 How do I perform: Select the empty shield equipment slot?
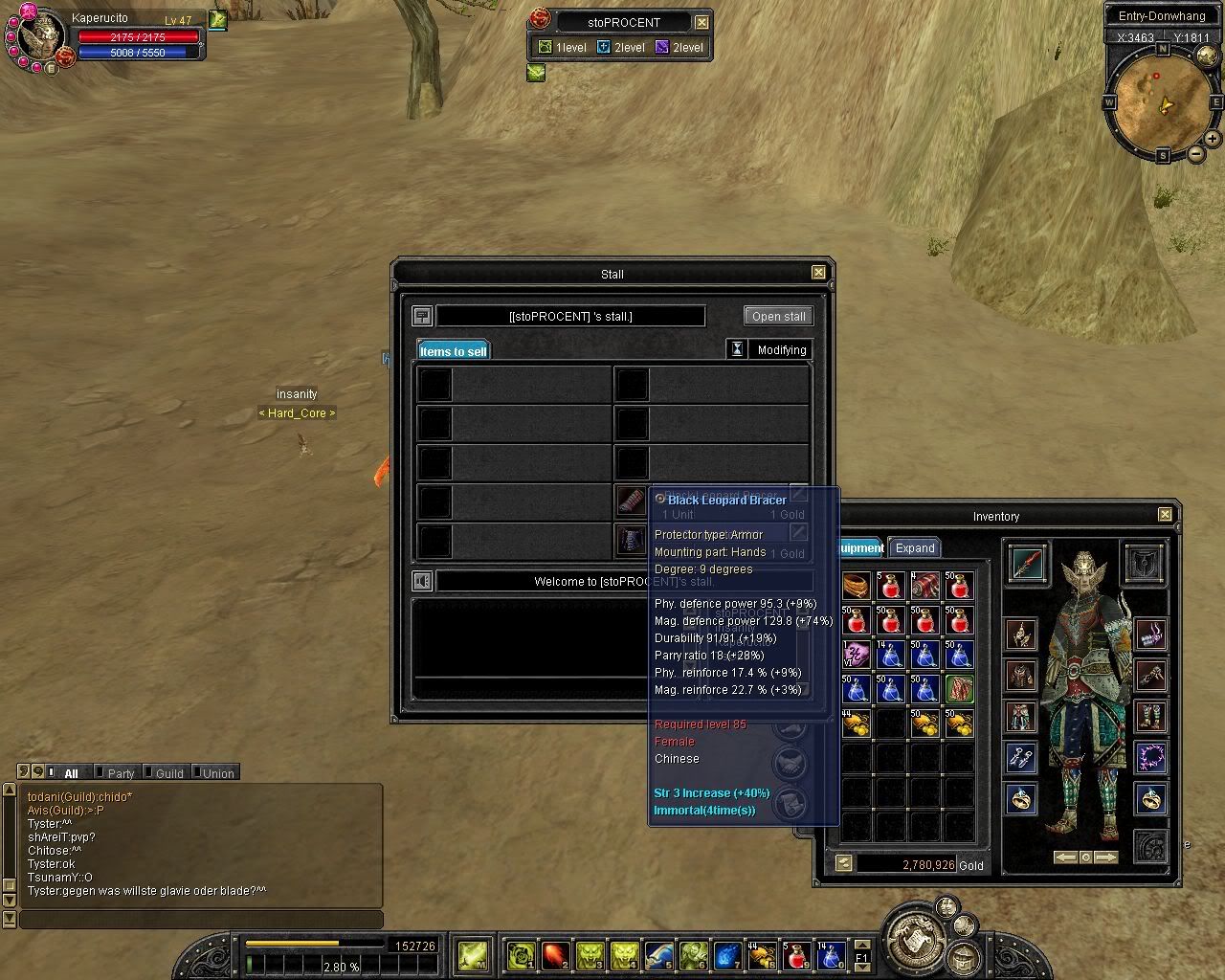coord(1144,562)
